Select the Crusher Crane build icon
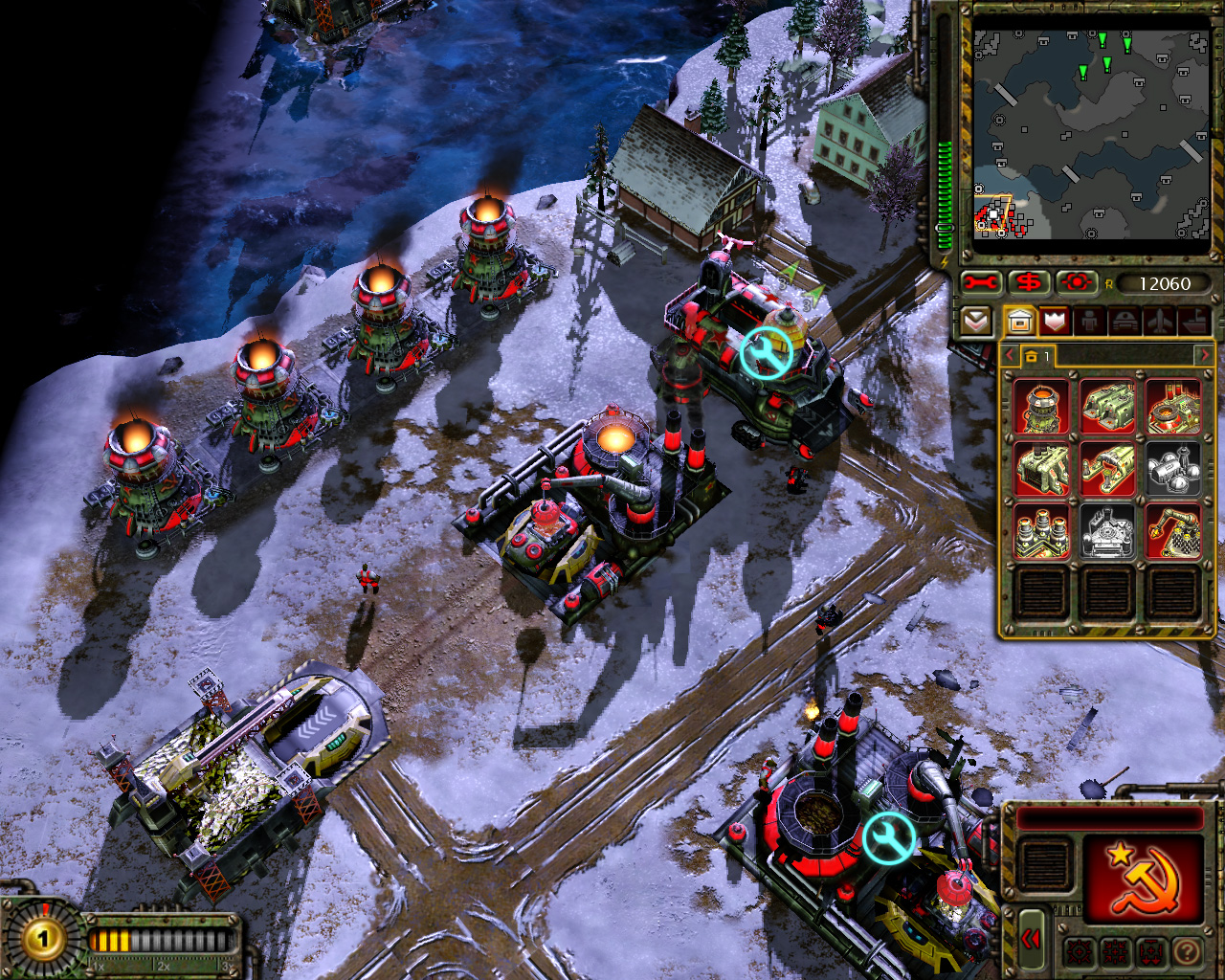Viewport: 1225px width, 980px height. coord(1173,530)
